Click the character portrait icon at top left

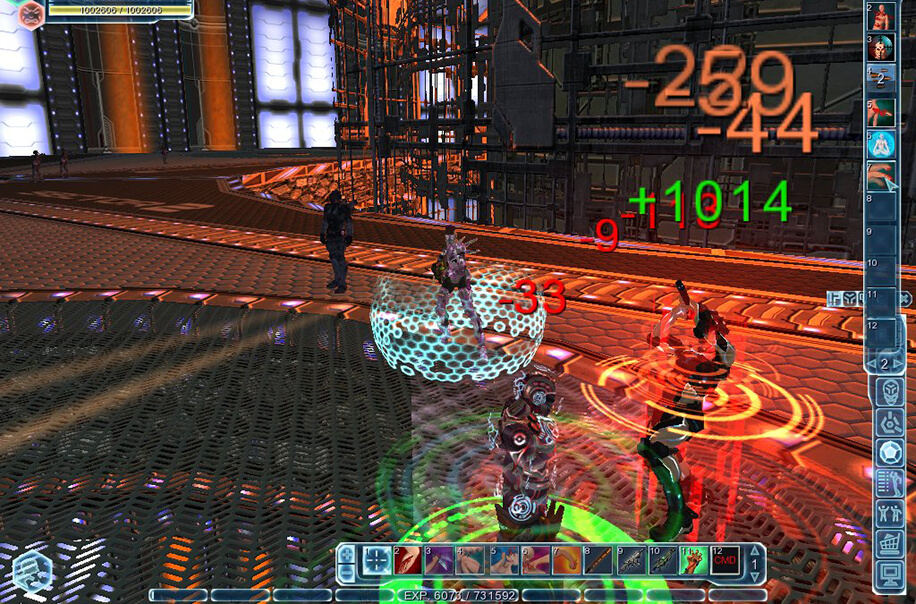click(31, 13)
